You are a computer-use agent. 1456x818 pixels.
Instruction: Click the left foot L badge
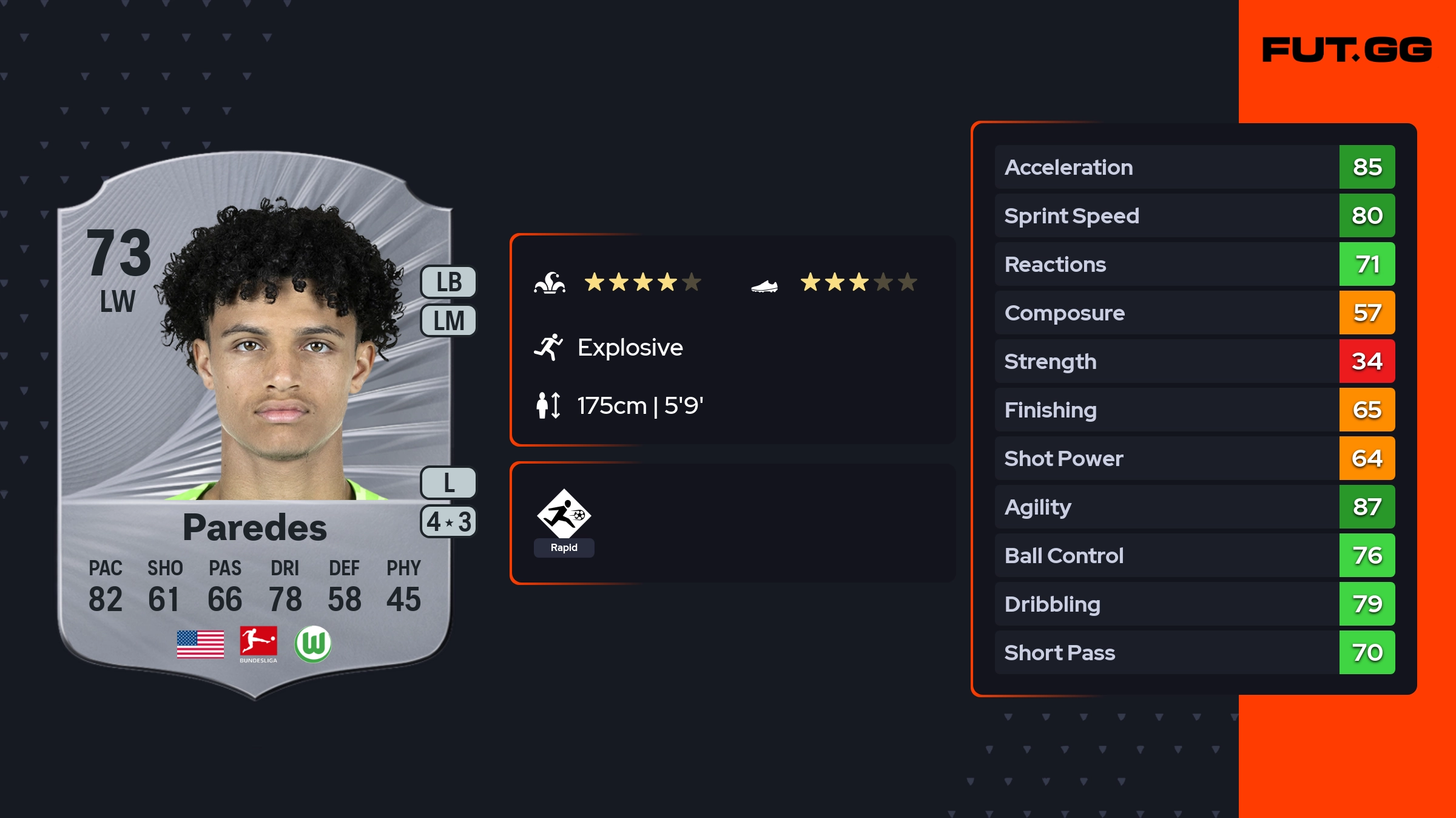point(448,483)
